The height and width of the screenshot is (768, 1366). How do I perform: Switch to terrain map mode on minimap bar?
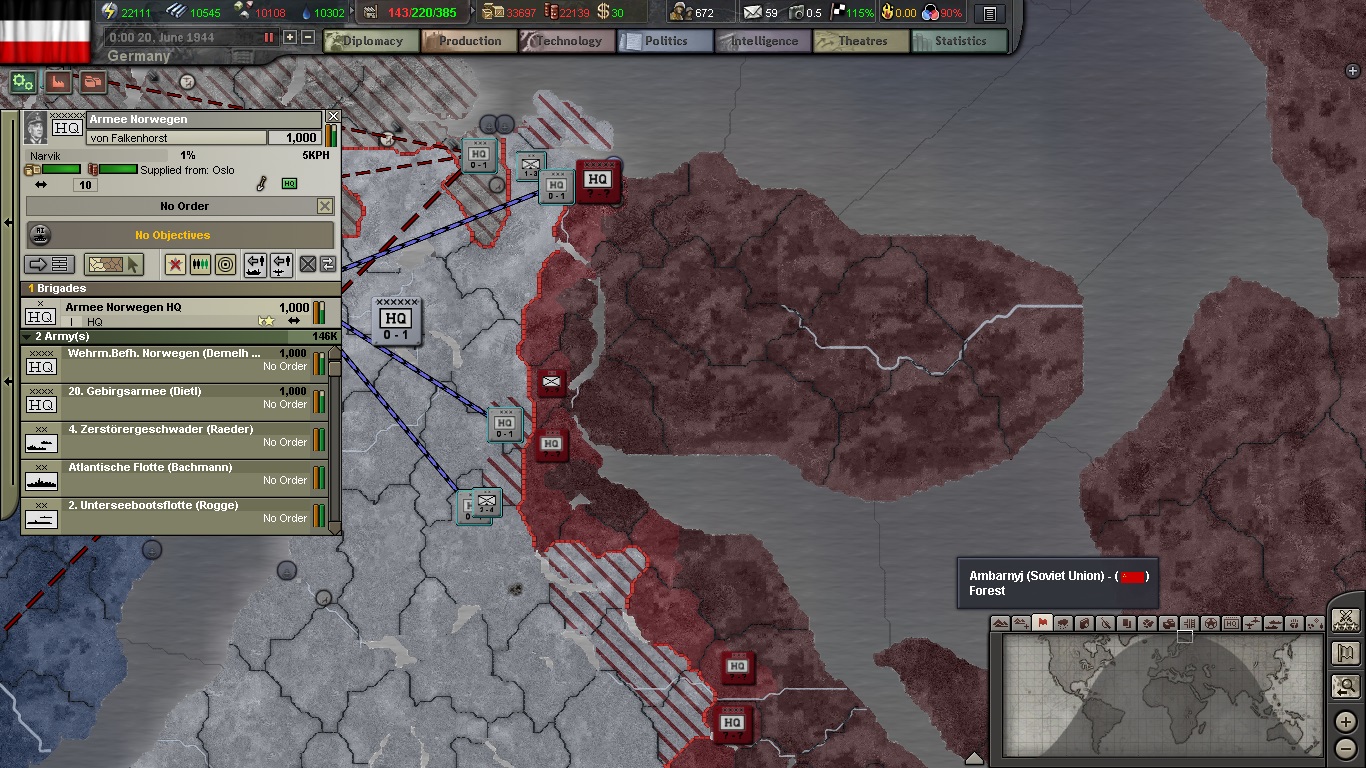point(1000,622)
